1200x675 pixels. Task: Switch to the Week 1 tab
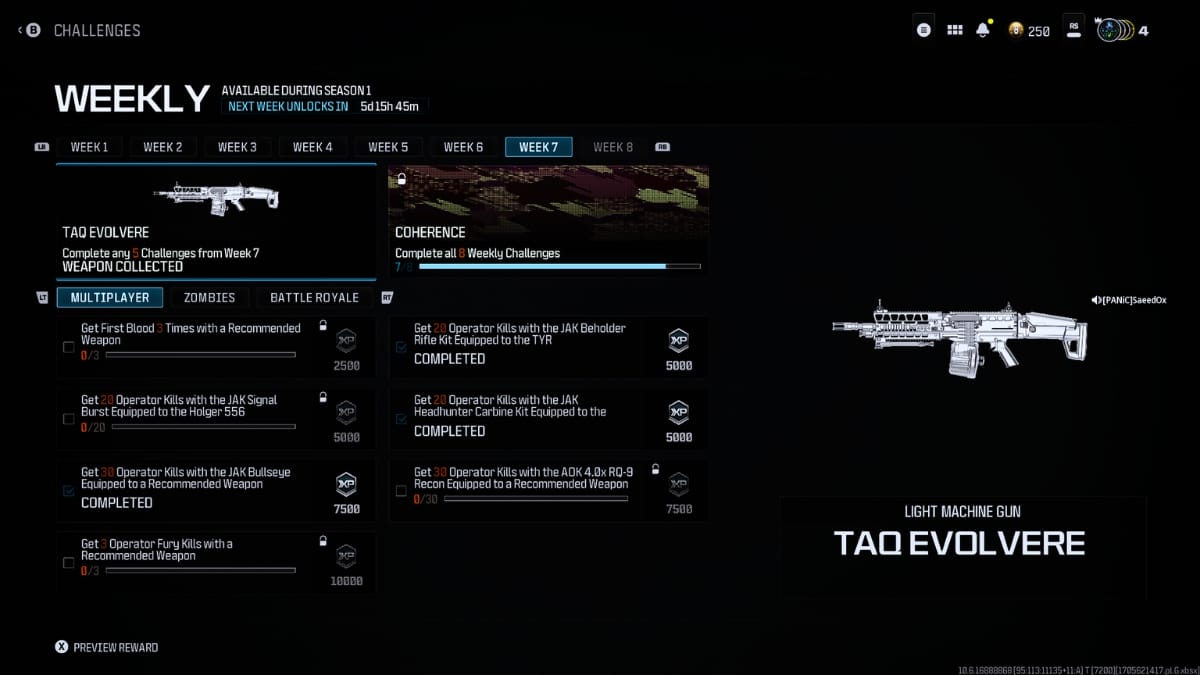(x=89, y=147)
